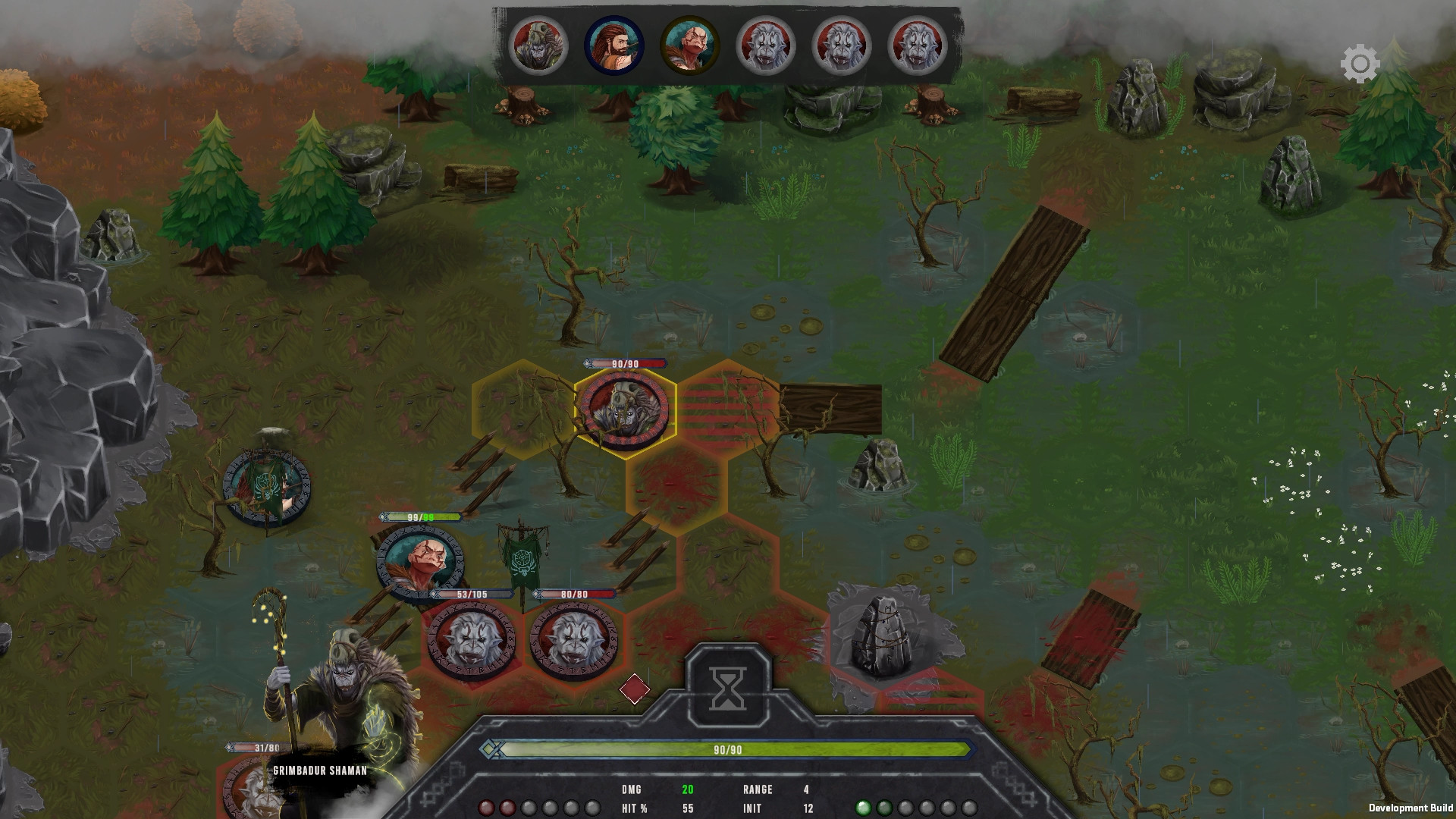Click a red action point pip on the left
Viewport: 1456px width, 819px height.
point(485,808)
